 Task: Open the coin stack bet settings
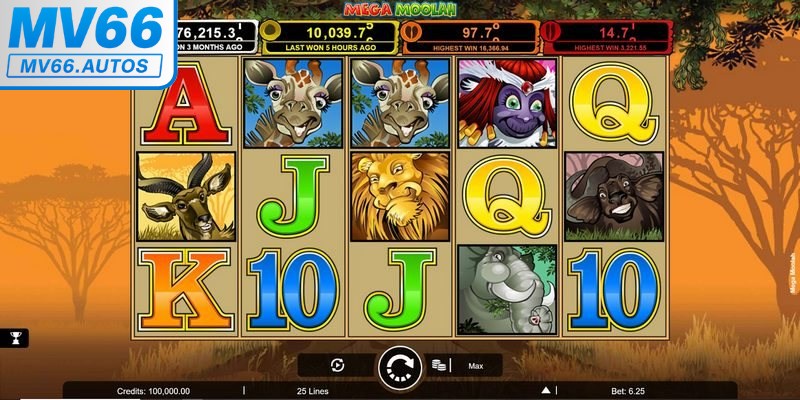point(438,366)
